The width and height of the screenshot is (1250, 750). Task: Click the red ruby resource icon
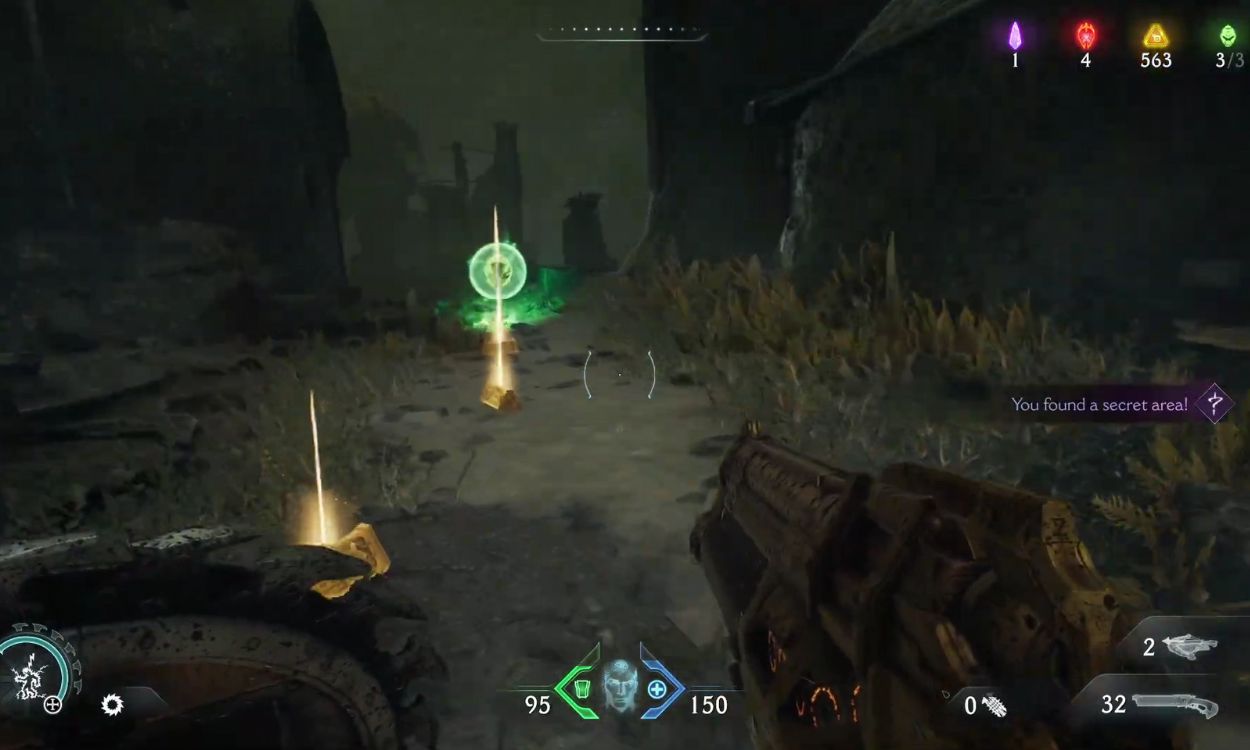click(x=1085, y=36)
